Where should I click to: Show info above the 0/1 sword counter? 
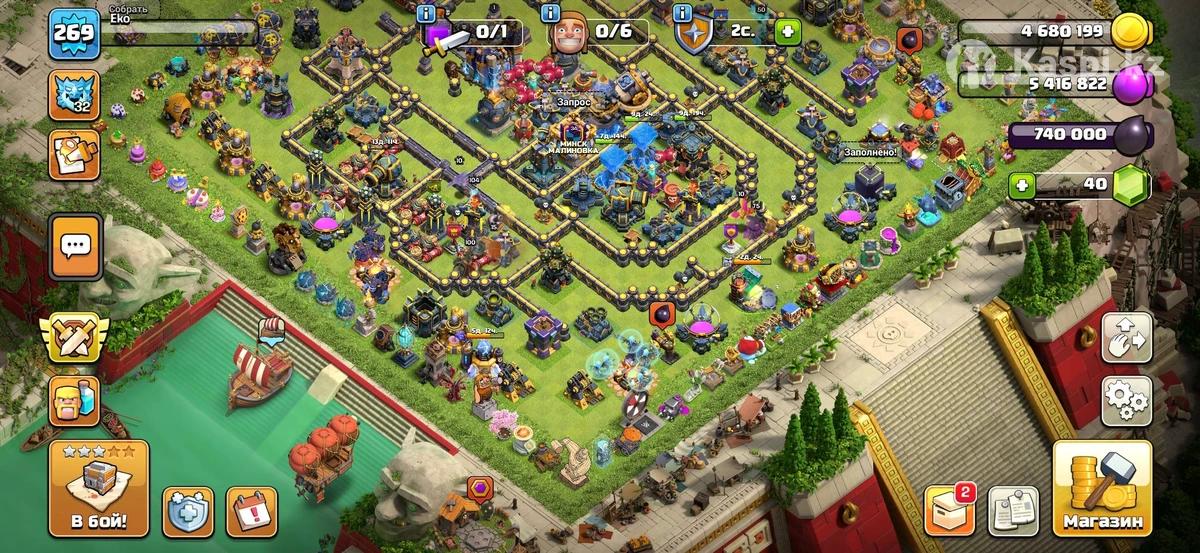[428, 13]
